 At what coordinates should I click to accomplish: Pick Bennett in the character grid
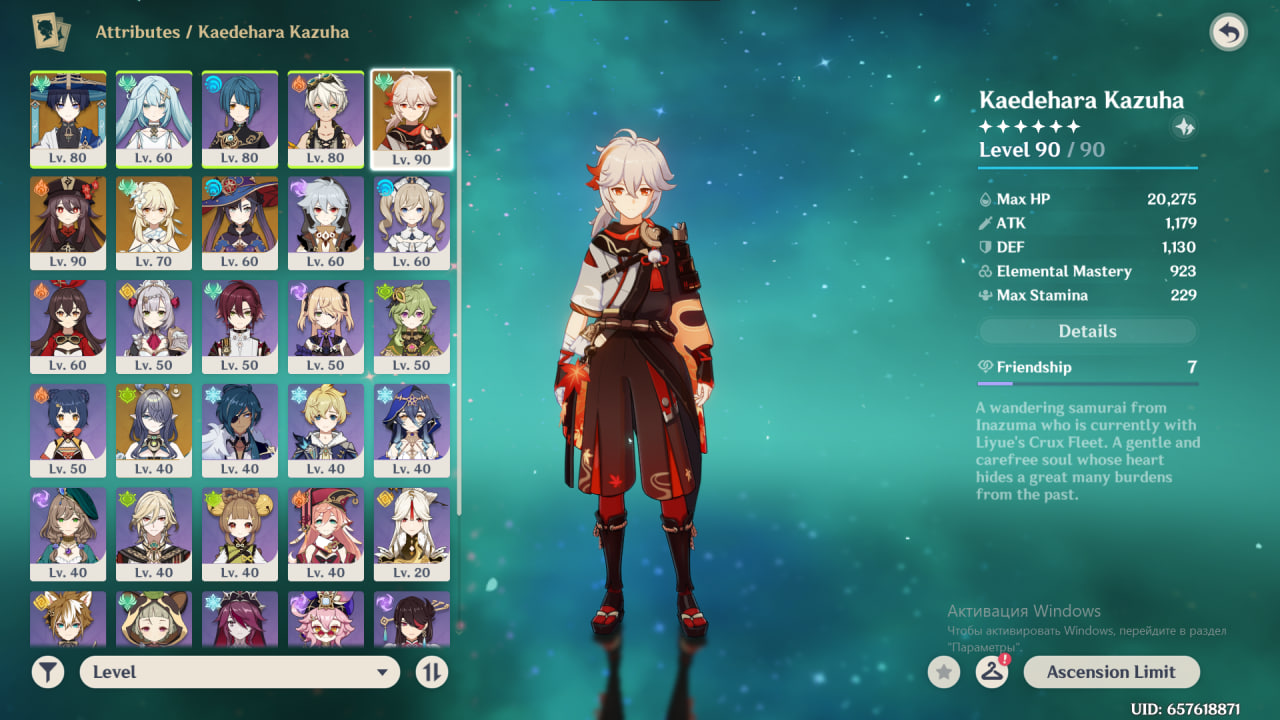(x=326, y=118)
